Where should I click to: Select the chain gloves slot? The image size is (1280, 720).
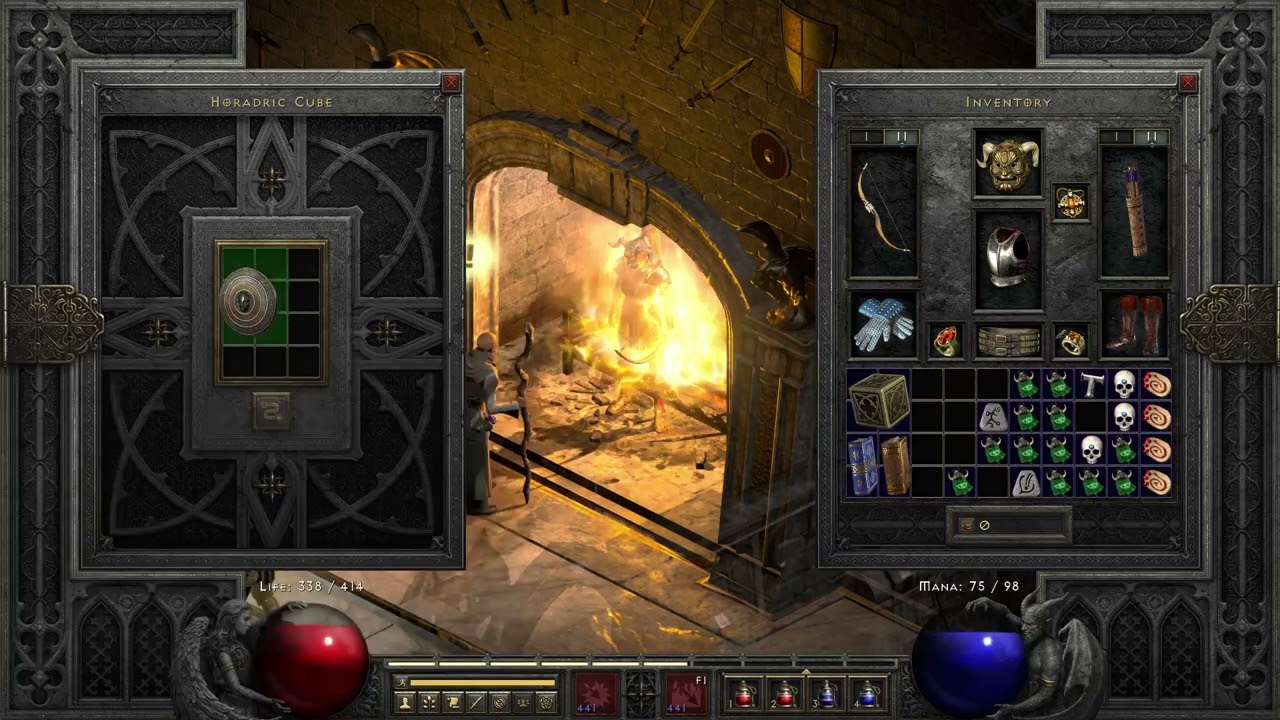[883, 325]
